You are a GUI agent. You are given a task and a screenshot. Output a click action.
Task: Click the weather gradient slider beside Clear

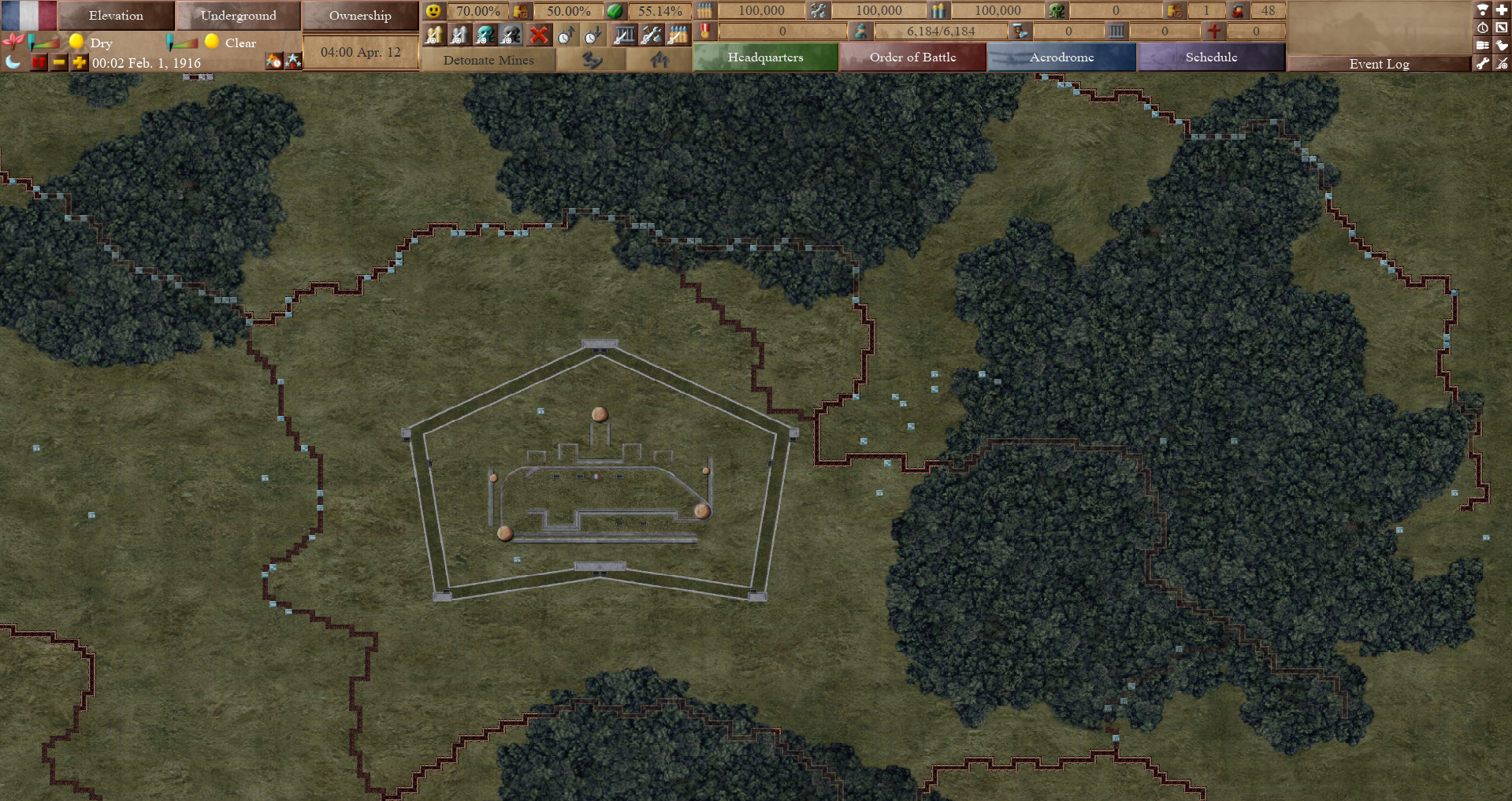pos(182,44)
